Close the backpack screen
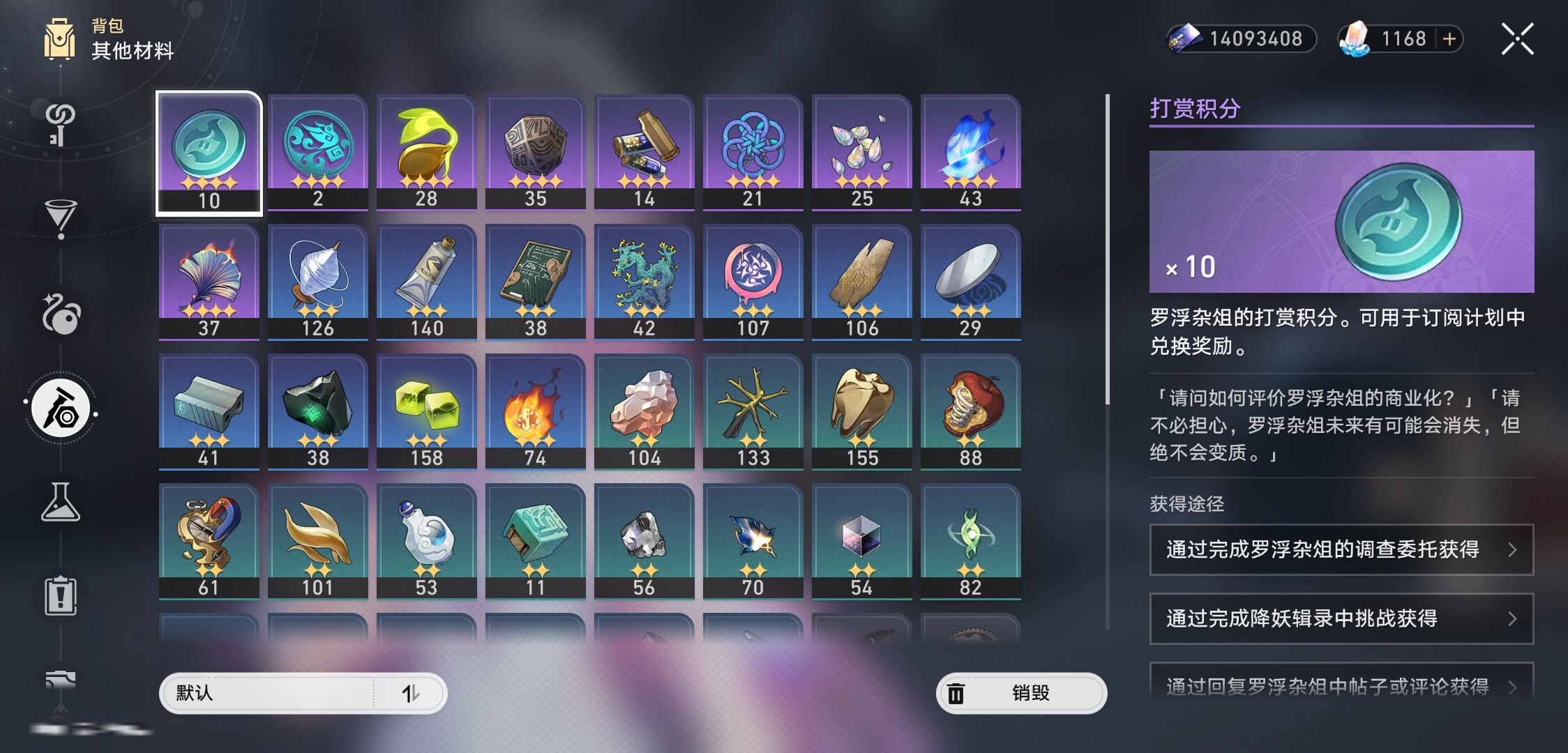 click(x=1517, y=39)
